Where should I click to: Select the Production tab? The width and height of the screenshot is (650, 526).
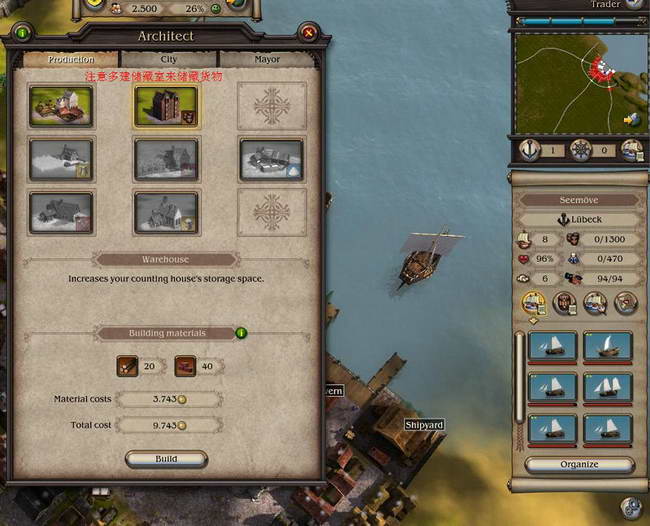click(x=72, y=60)
